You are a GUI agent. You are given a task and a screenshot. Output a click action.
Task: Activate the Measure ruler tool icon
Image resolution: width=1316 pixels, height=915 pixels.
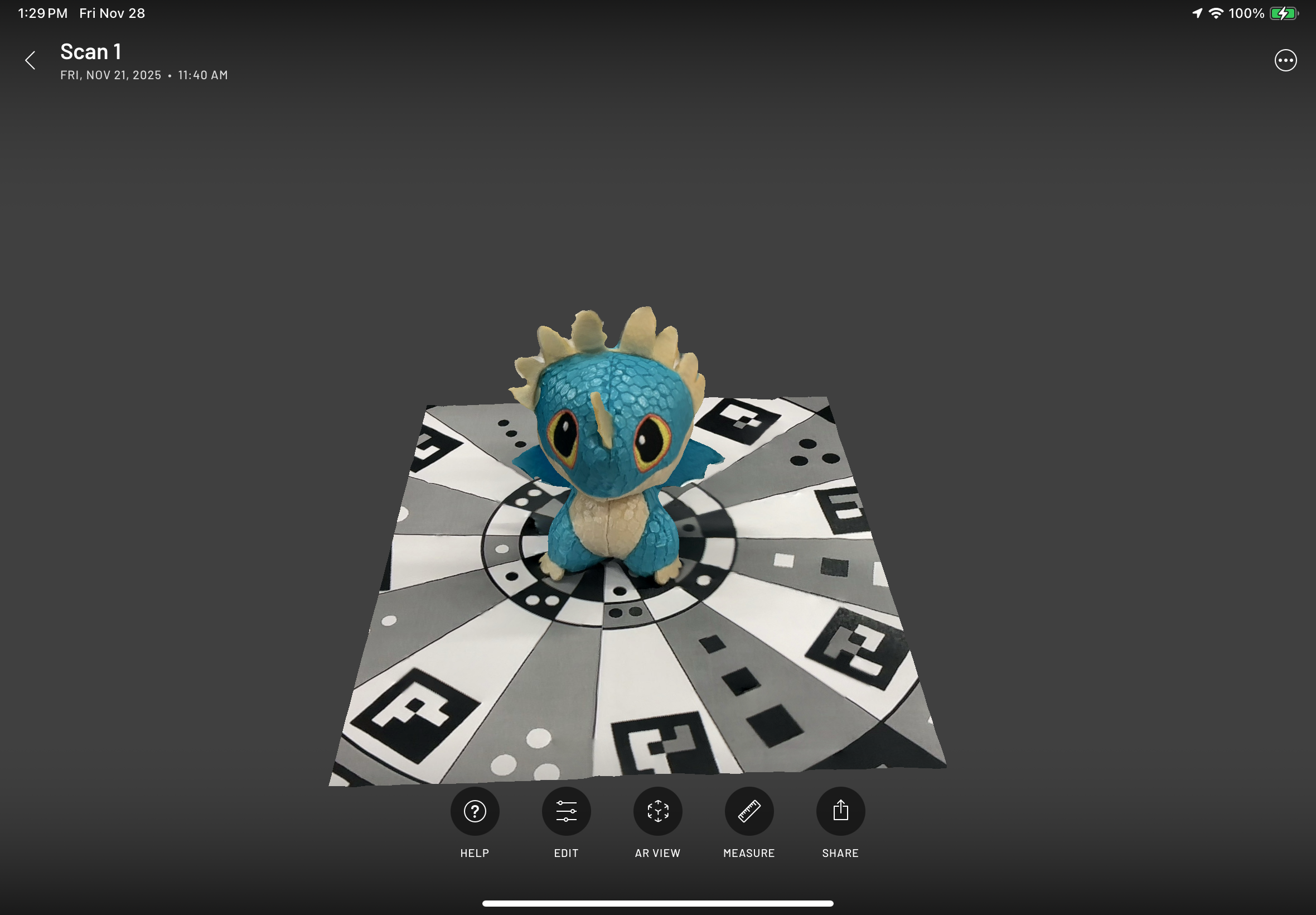749,811
